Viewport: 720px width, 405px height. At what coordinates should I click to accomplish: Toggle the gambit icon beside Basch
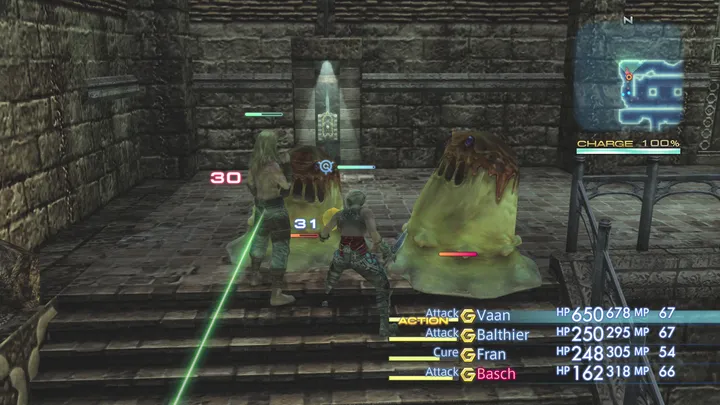[467, 374]
